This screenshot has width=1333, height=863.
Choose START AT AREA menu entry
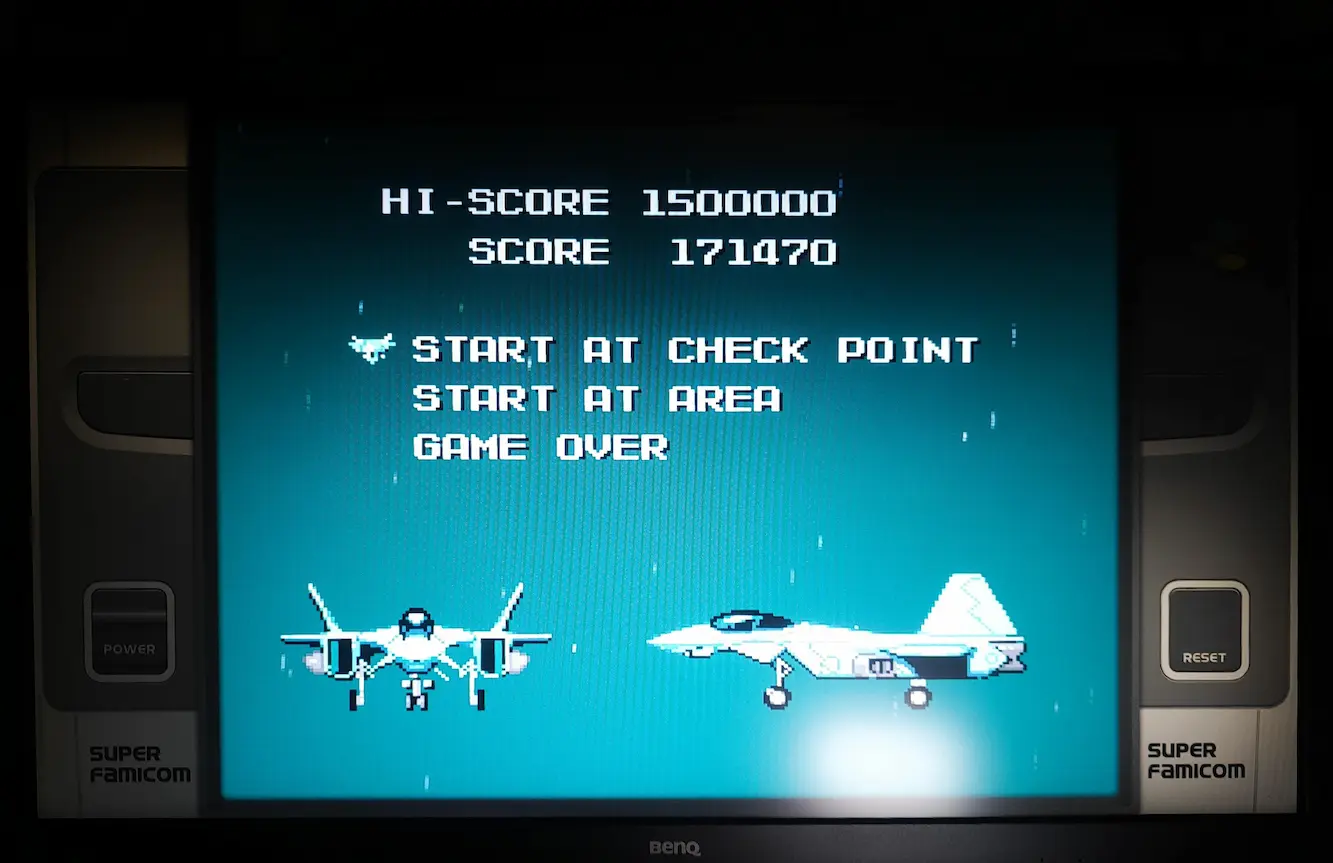(x=596, y=399)
